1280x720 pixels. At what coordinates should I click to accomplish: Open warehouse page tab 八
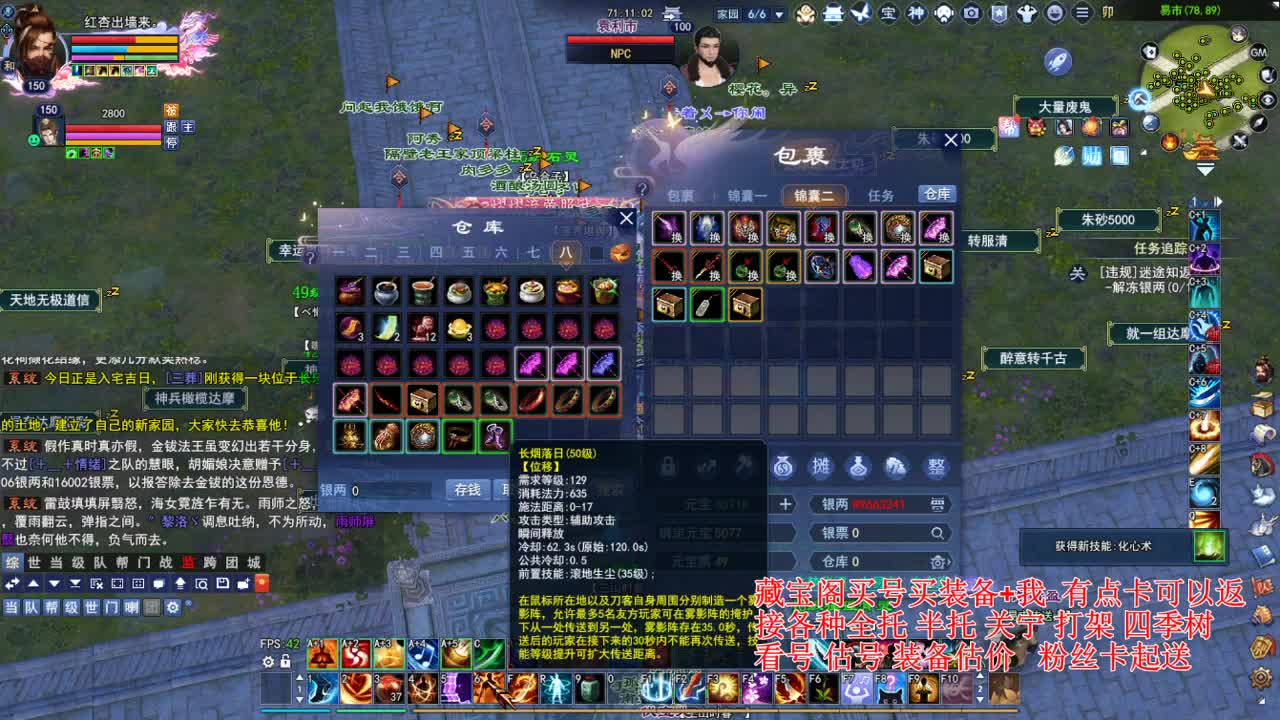coord(566,253)
